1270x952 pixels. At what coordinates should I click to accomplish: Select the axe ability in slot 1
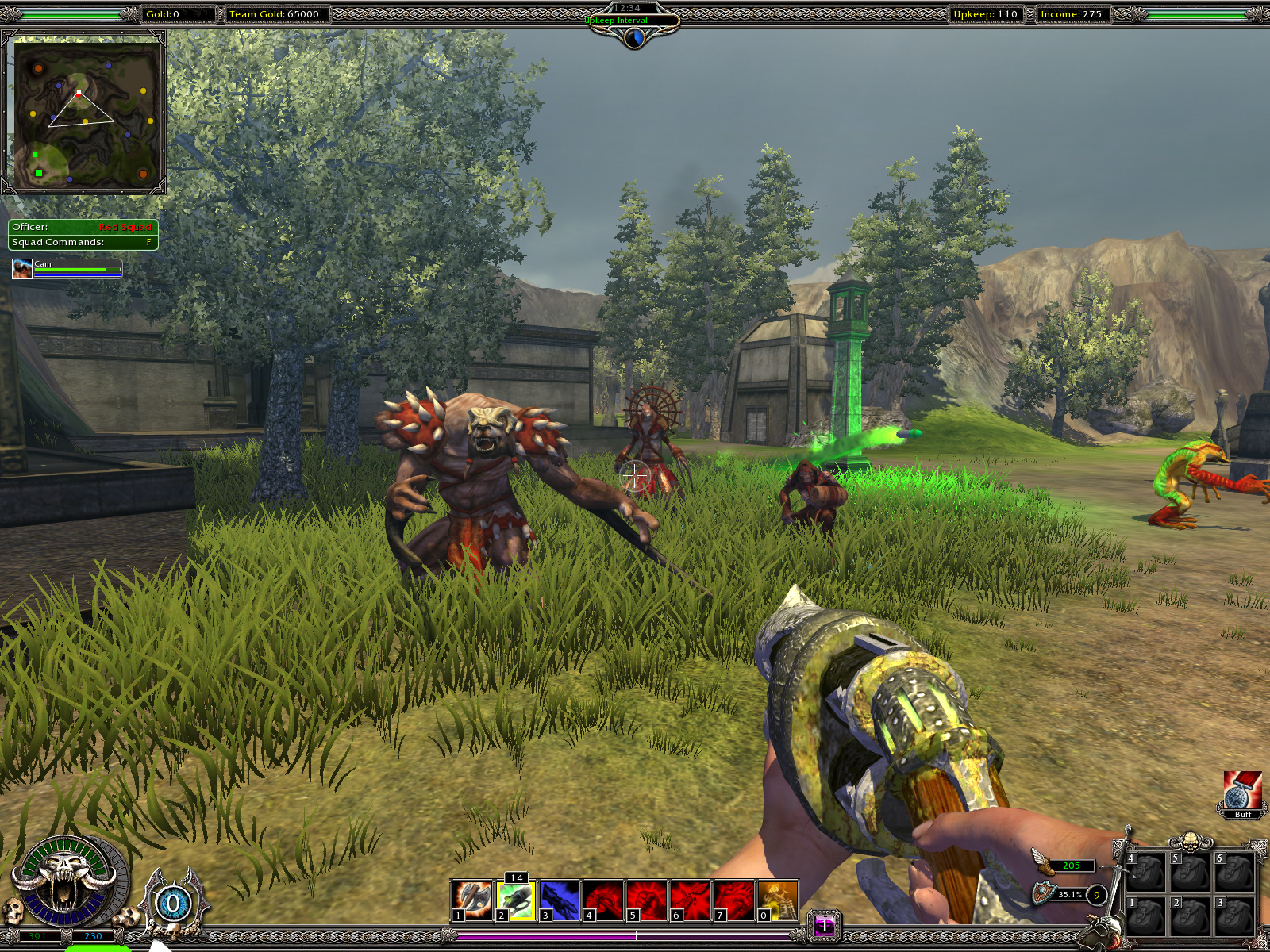pos(472,900)
